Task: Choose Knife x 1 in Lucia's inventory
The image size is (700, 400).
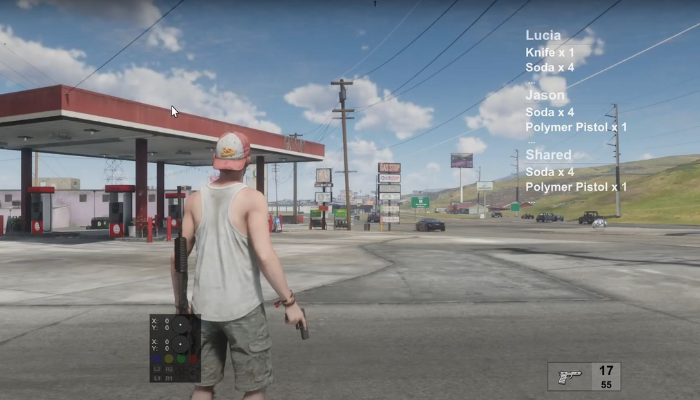Action: 550,51
